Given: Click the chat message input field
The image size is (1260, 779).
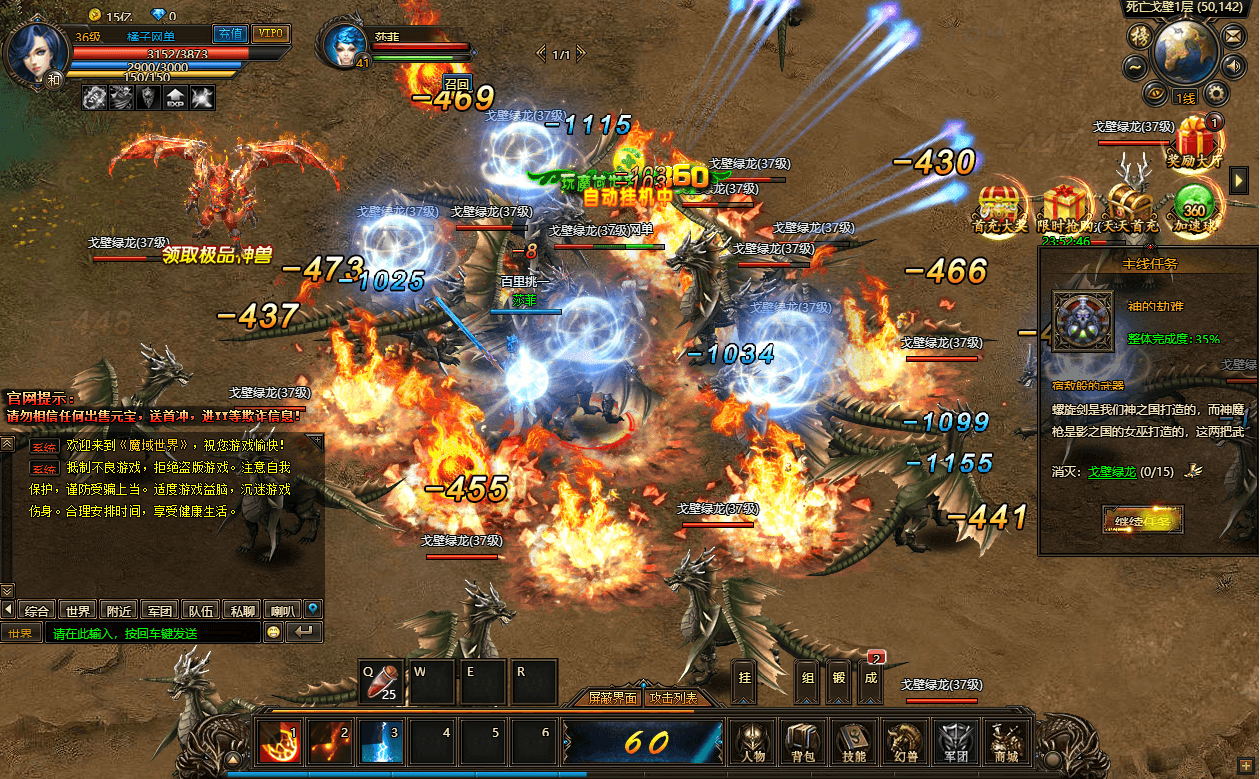Looking at the screenshot, I should click(150, 633).
